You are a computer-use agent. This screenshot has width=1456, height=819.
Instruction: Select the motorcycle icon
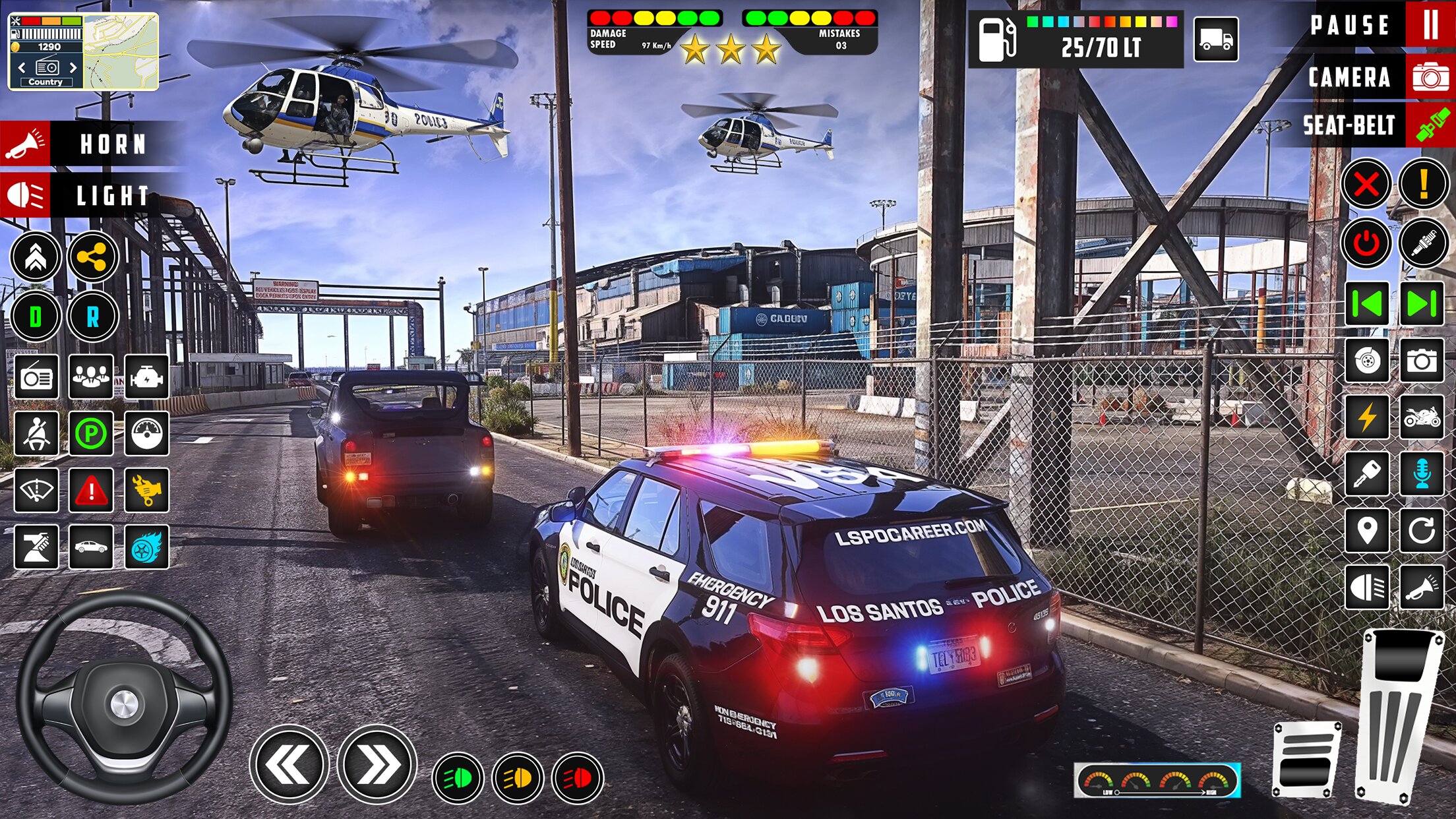pos(1422,417)
